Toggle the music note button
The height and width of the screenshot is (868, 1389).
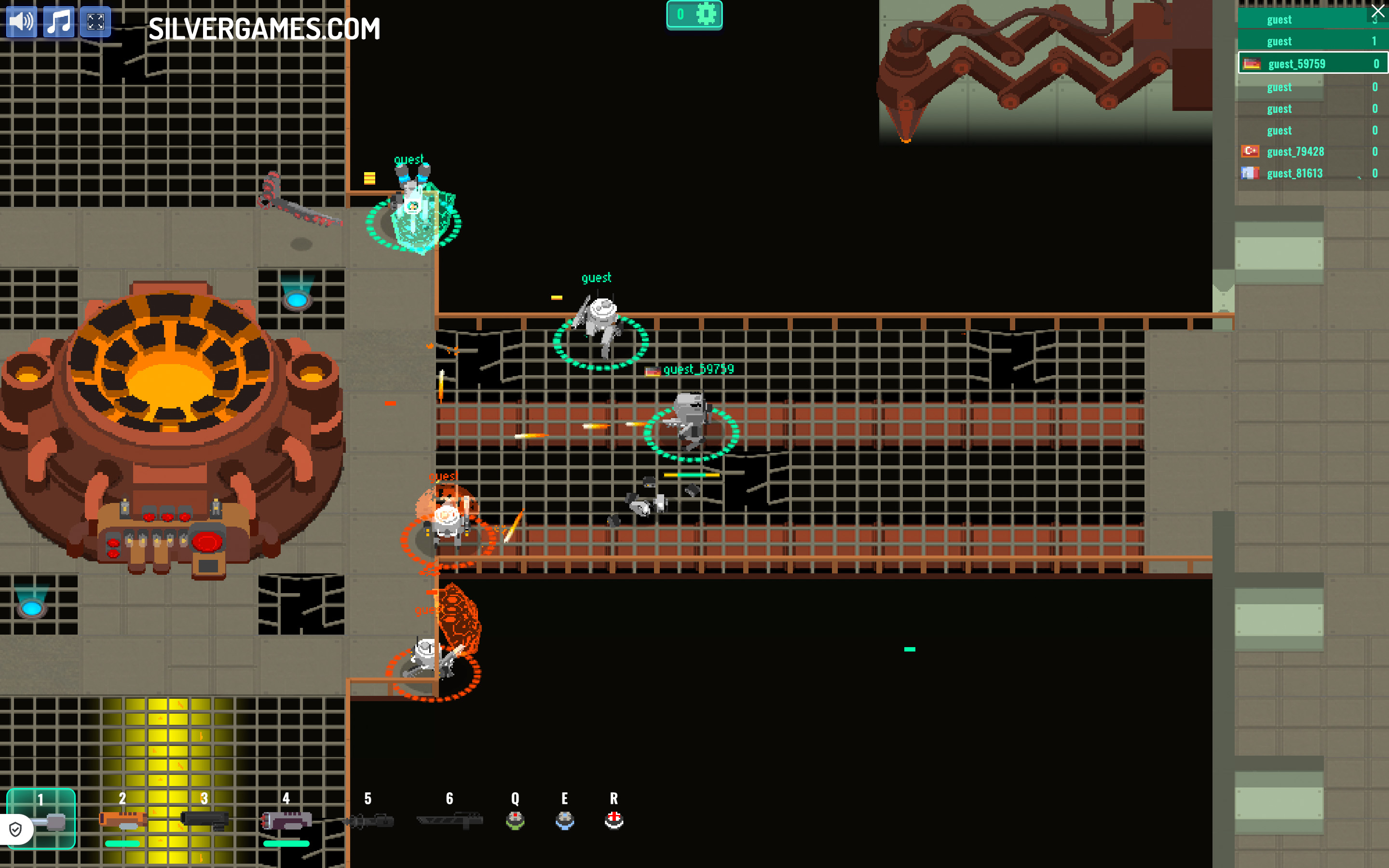click(59, 22)
